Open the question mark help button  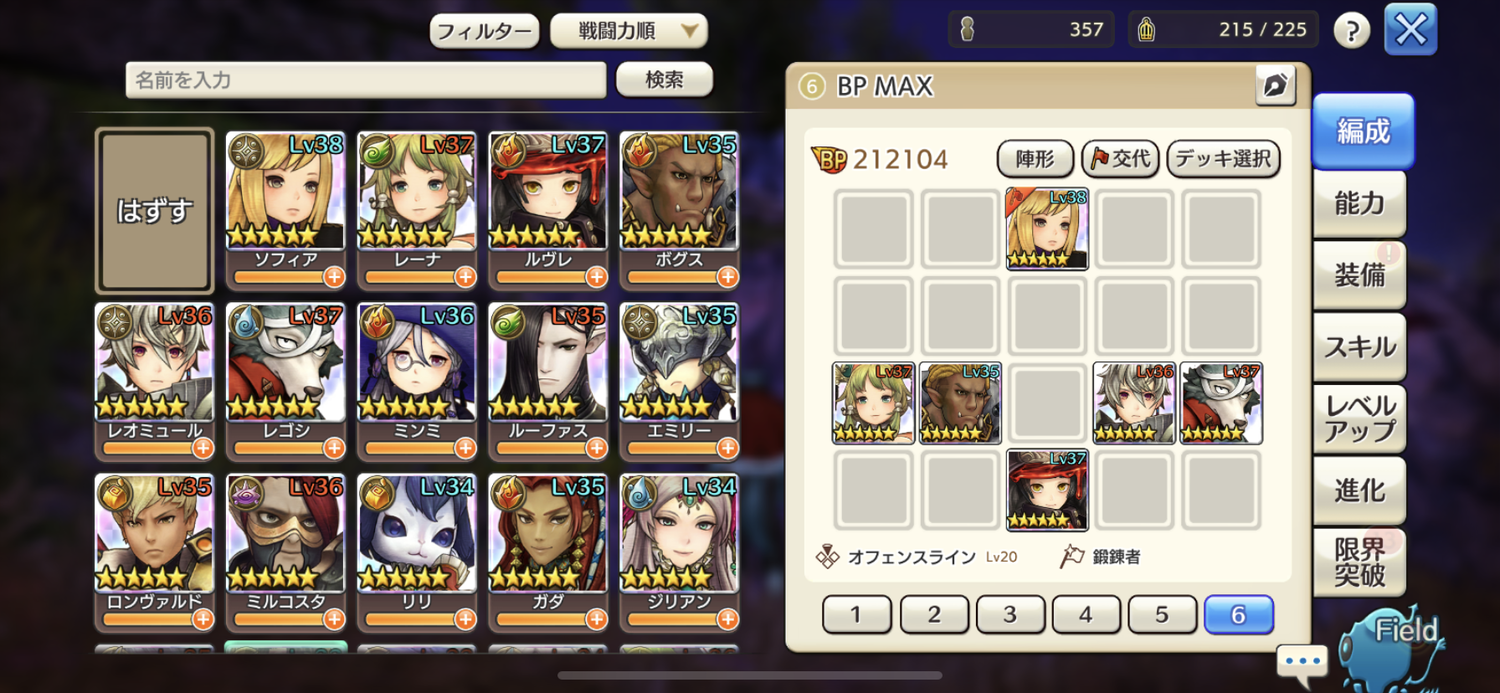click(1351, 31)
